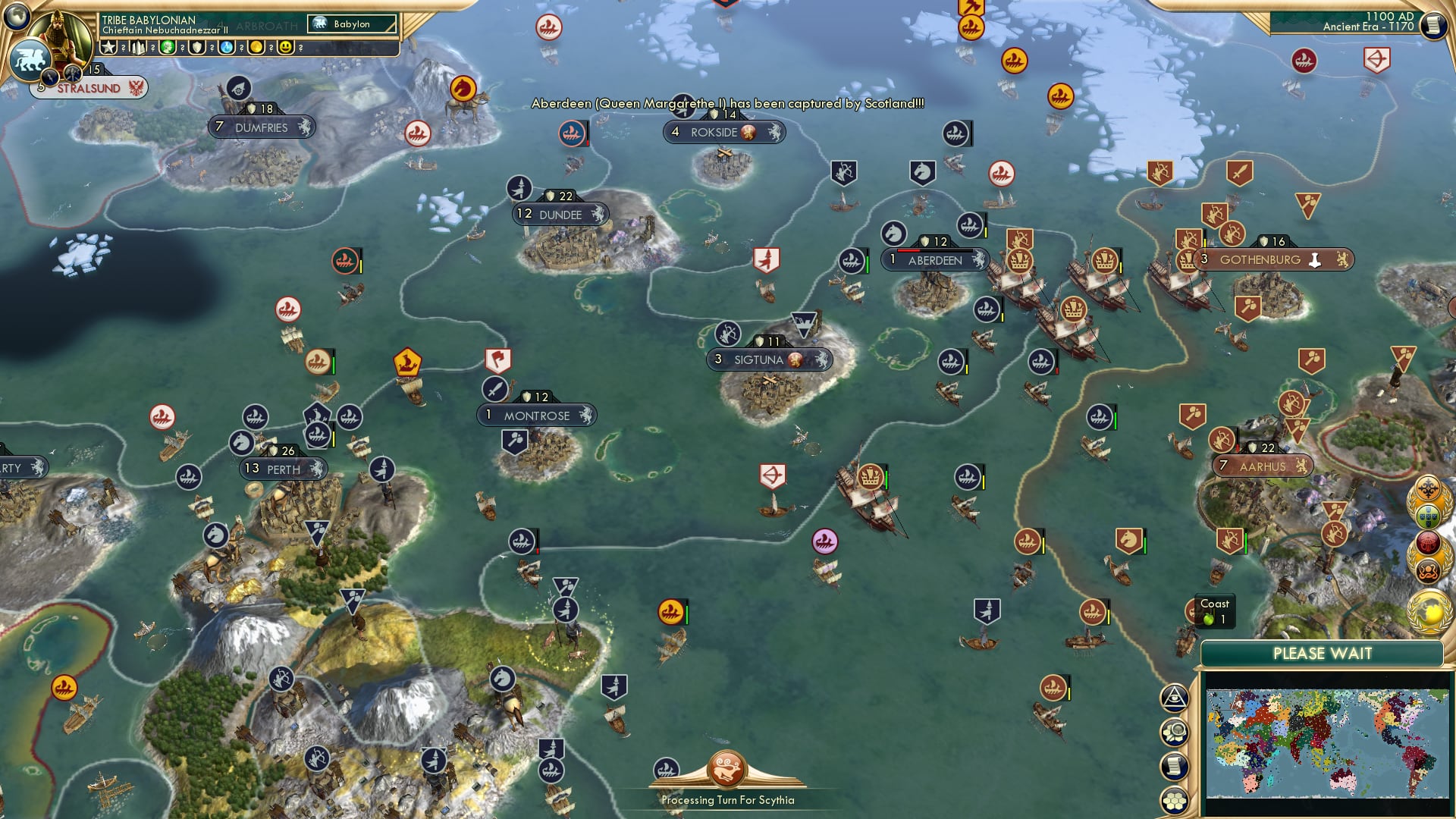Image resolution: width=1456 pixels, height=819 pixels.
Task: Expand the question mark beside the score star
Action: point(124,47)
